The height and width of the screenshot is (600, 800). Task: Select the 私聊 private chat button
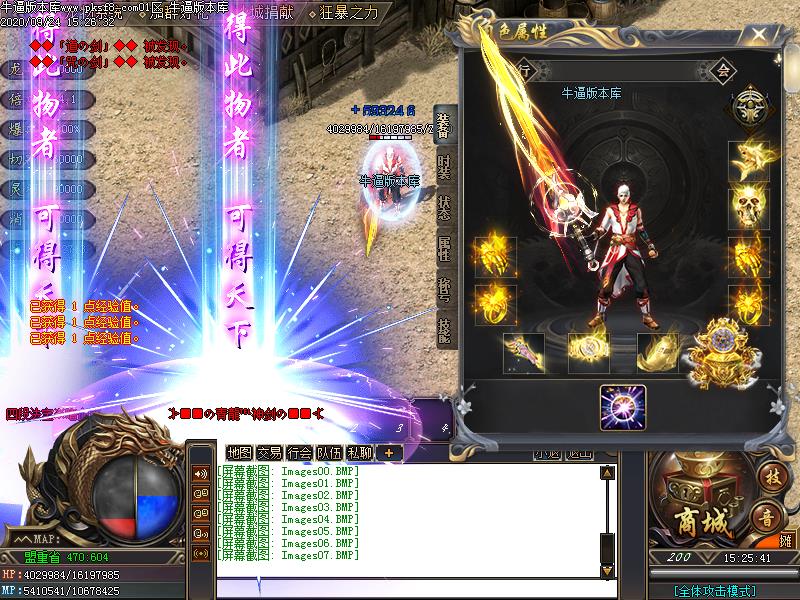(x=359, y=452)
